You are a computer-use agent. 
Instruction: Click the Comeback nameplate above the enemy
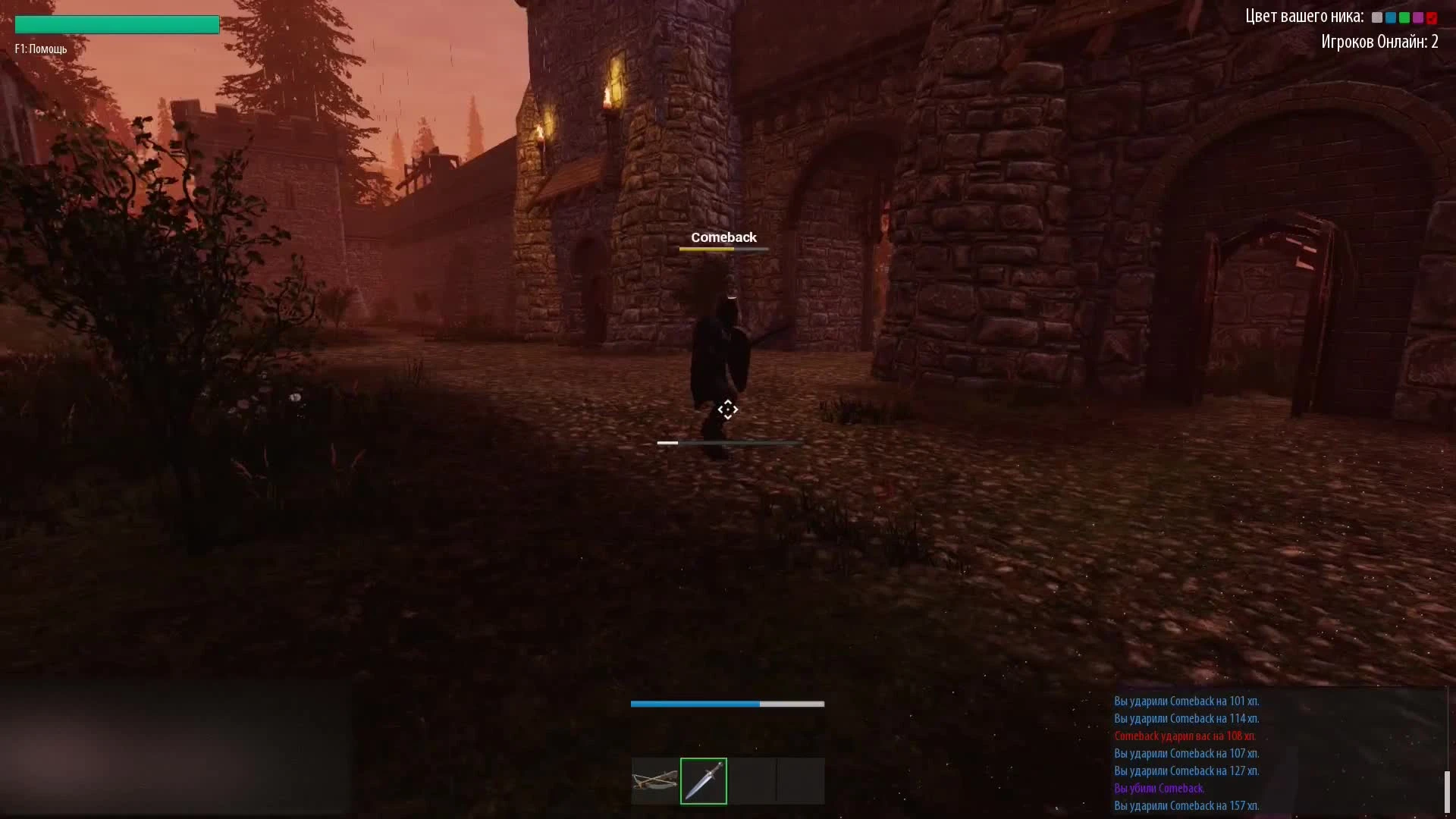click(x=724, y=237)
